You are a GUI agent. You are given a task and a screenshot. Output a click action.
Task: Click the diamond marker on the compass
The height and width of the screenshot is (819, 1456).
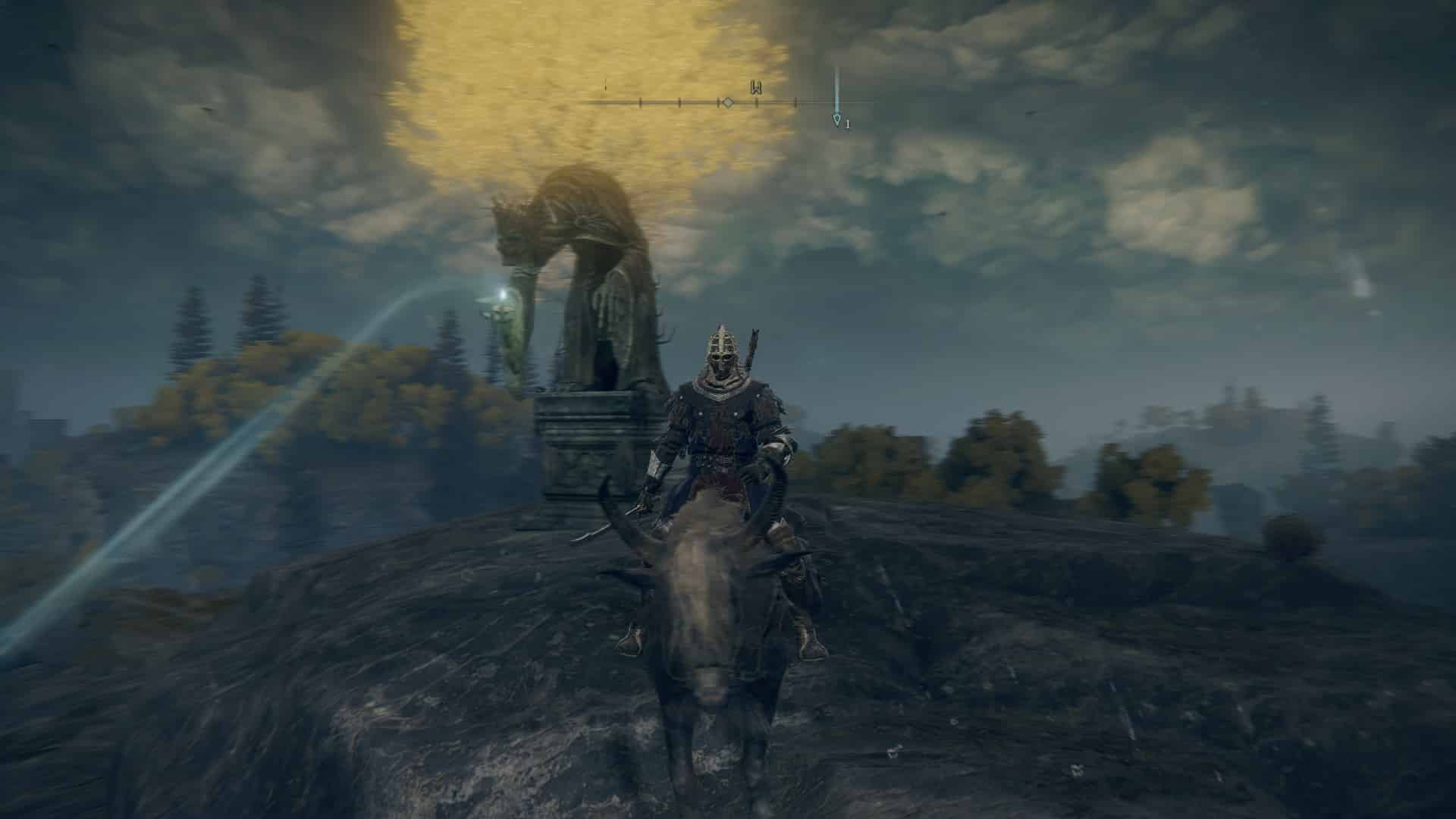[x=728, y=102]
